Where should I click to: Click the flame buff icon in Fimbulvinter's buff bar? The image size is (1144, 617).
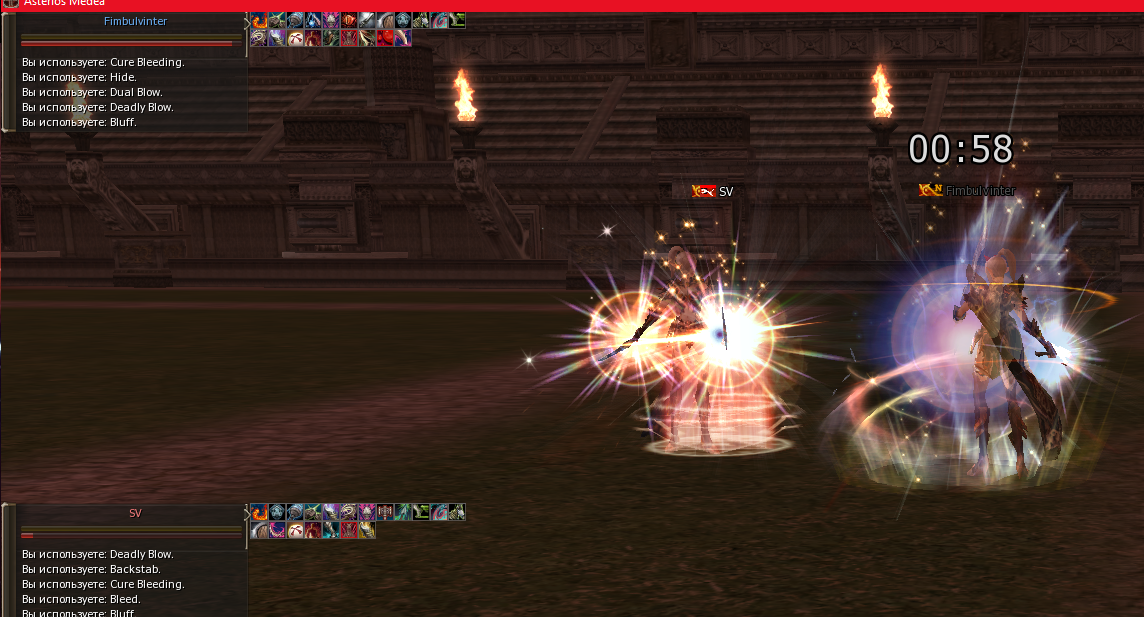pos(259,20)
